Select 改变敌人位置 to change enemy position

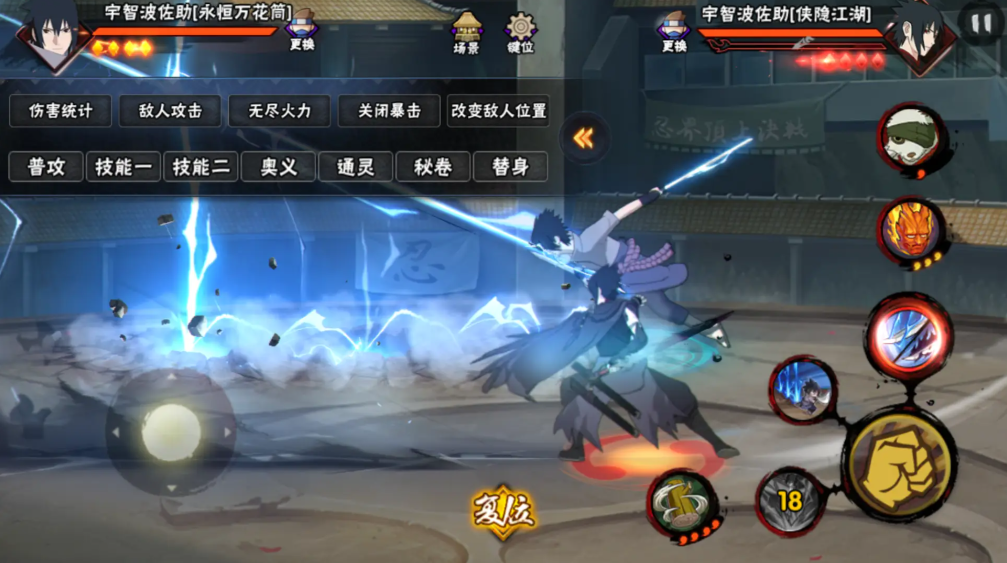tap(498, 111)
